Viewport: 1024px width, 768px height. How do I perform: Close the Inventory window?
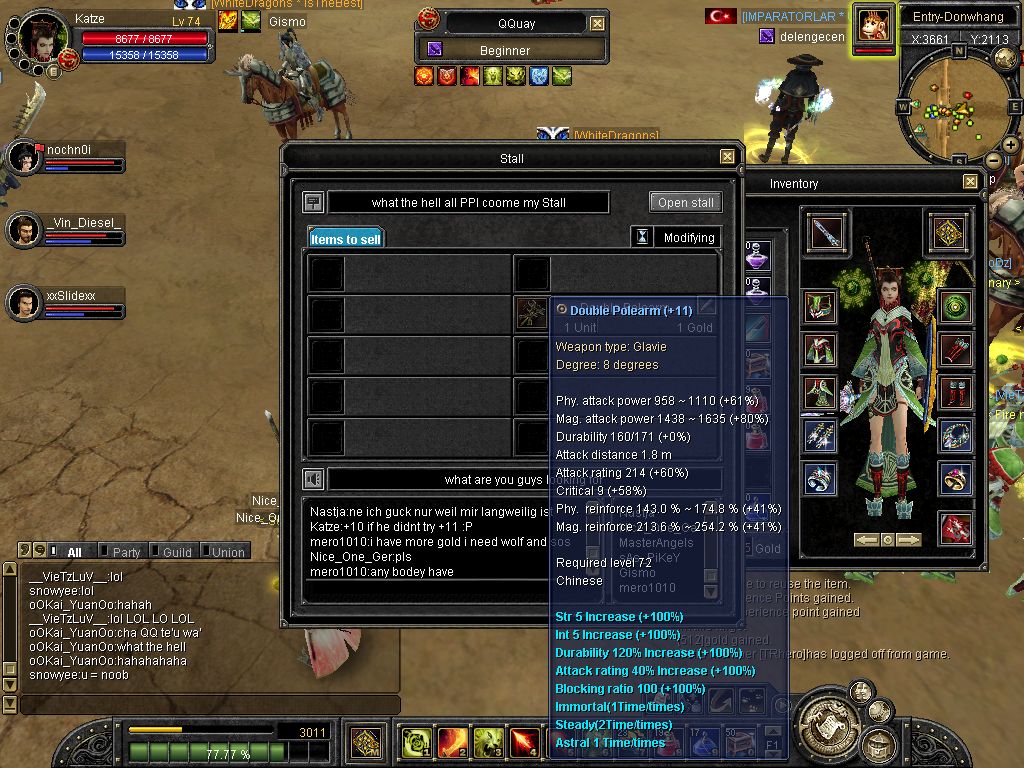(x=970, y=182)
